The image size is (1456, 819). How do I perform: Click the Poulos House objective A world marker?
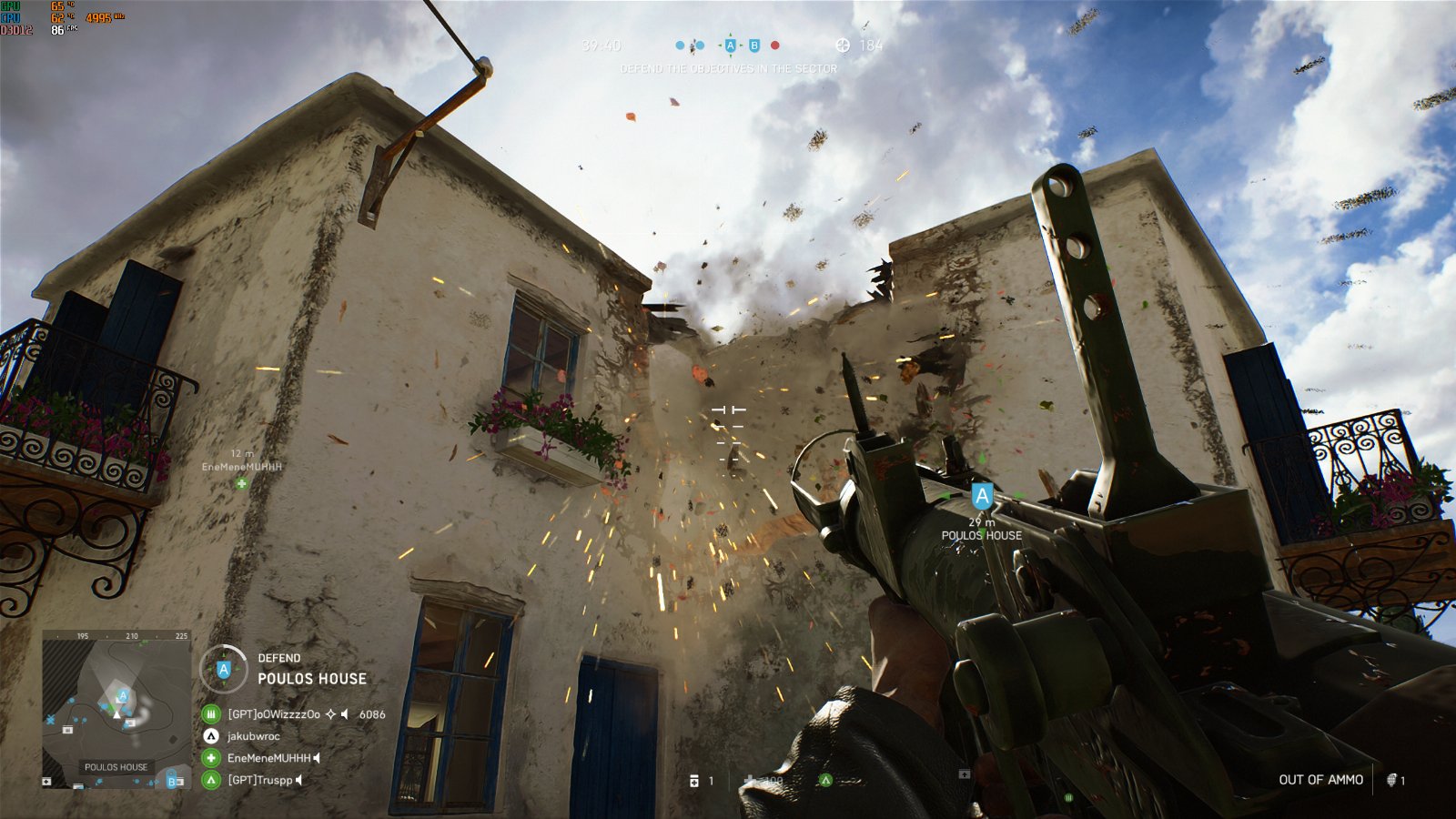pyautogui.click(x=981, y=497)
